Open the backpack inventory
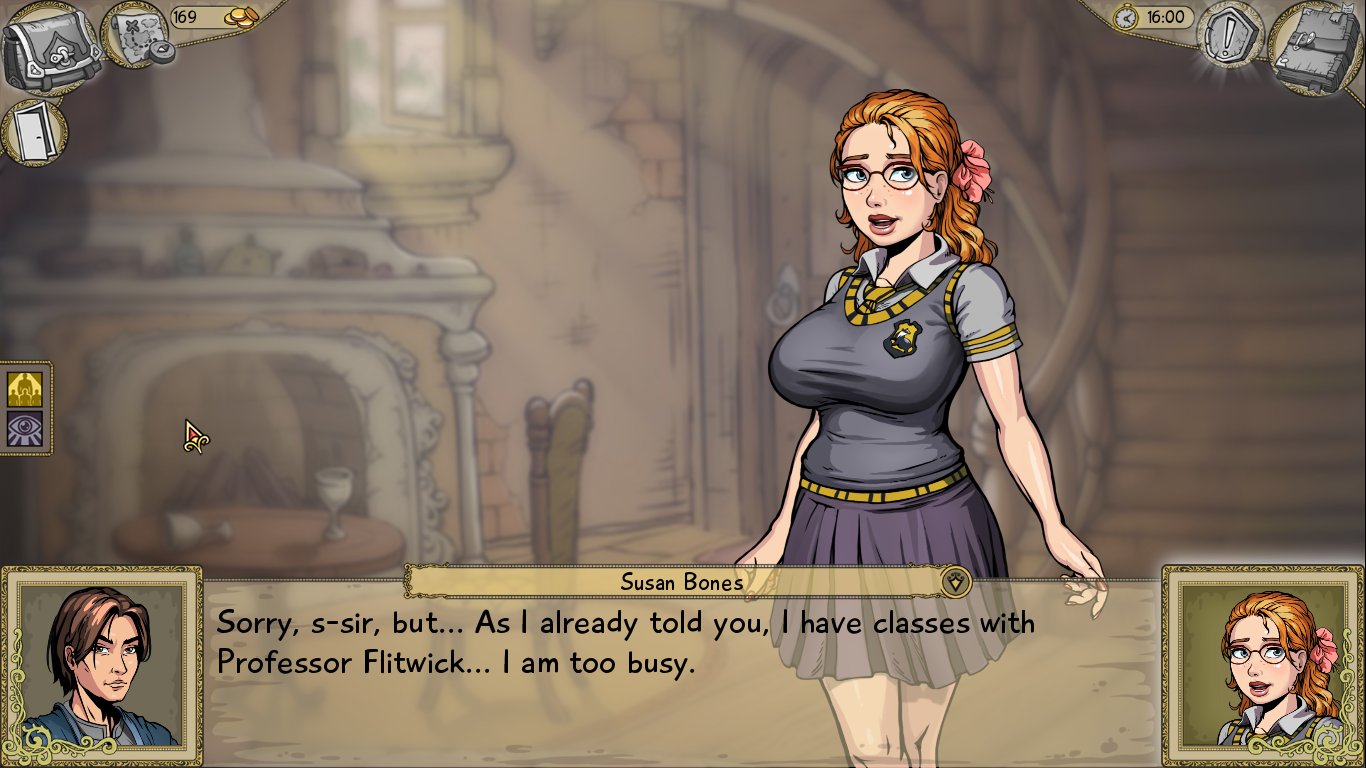Viewport: 1366px width, 768px height. click(50, 47)
